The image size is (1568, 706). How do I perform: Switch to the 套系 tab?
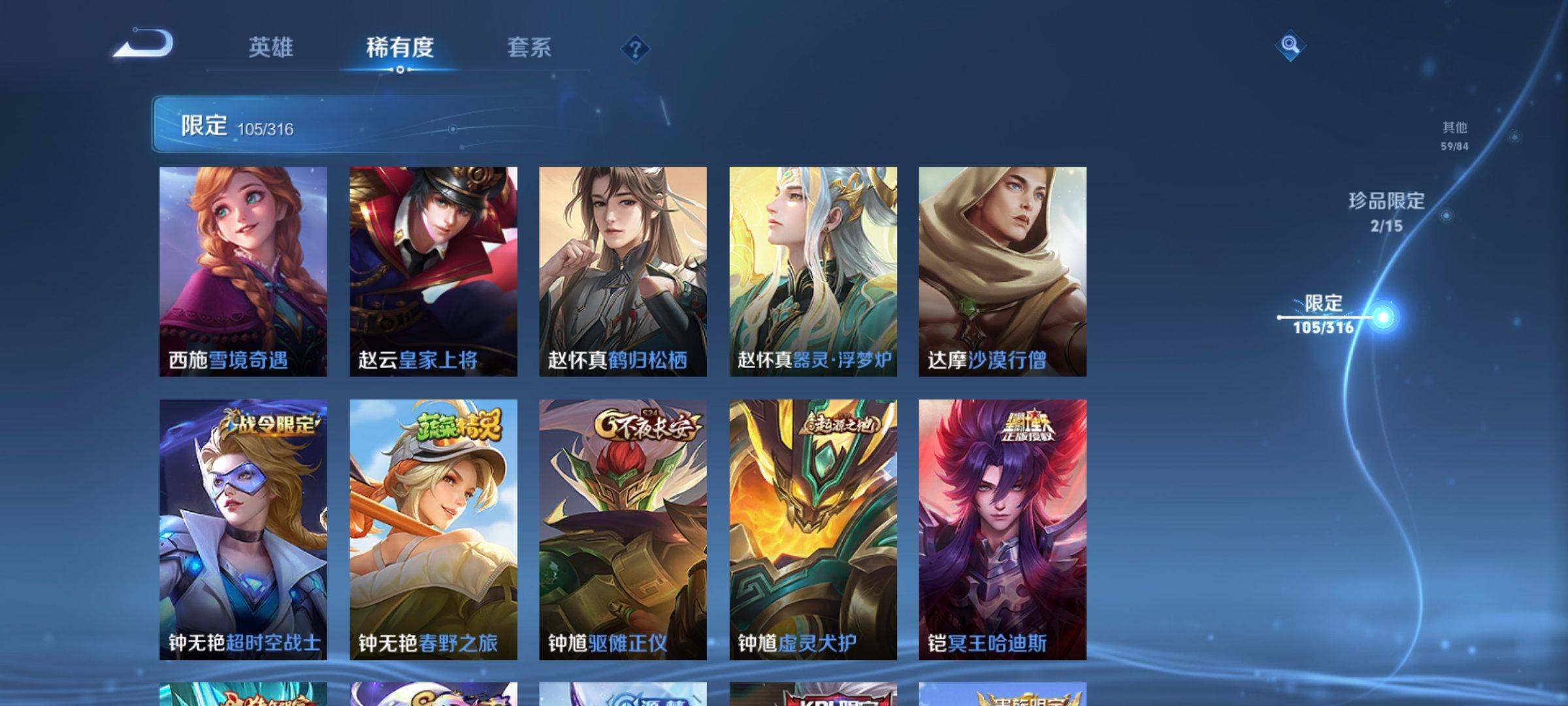[529, 47]
